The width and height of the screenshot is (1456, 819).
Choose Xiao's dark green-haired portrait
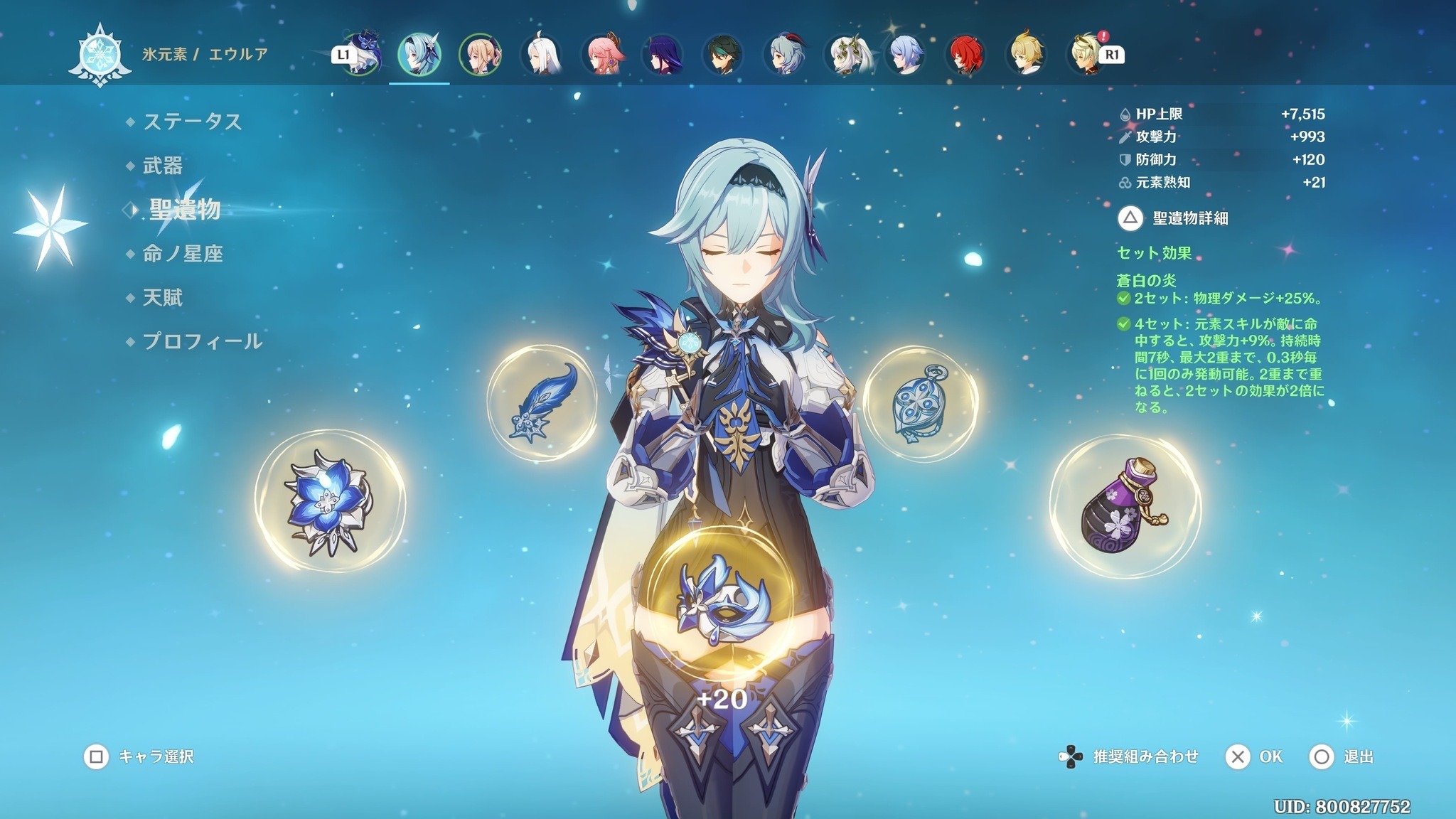[x=723, y=54]
